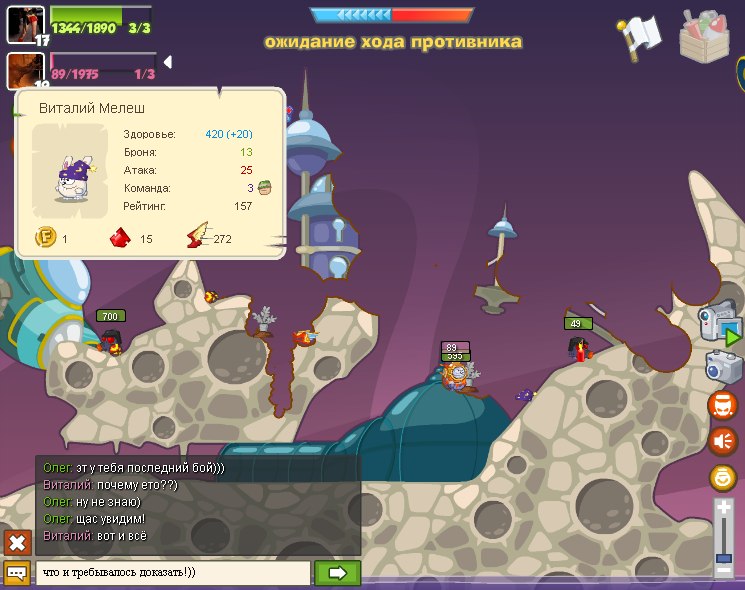This screenshot has height=590, width=745.
Task: Toggle the speech-bubble chat button
Action: (x=17, y=573)
